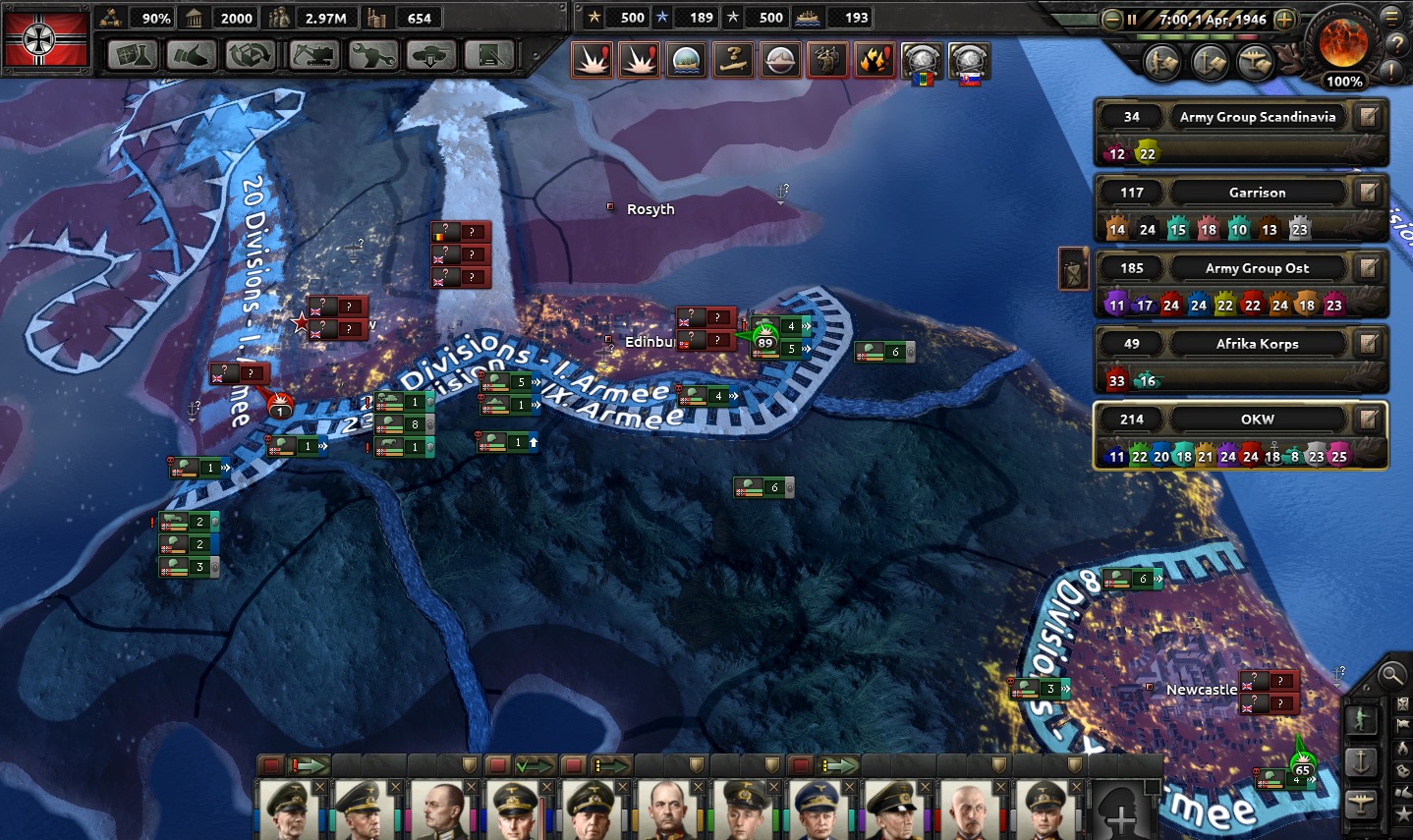Add a new army with the plus silhouette
The width and height of the screenshot is (1413, 840).
[x=1119, y=812]
